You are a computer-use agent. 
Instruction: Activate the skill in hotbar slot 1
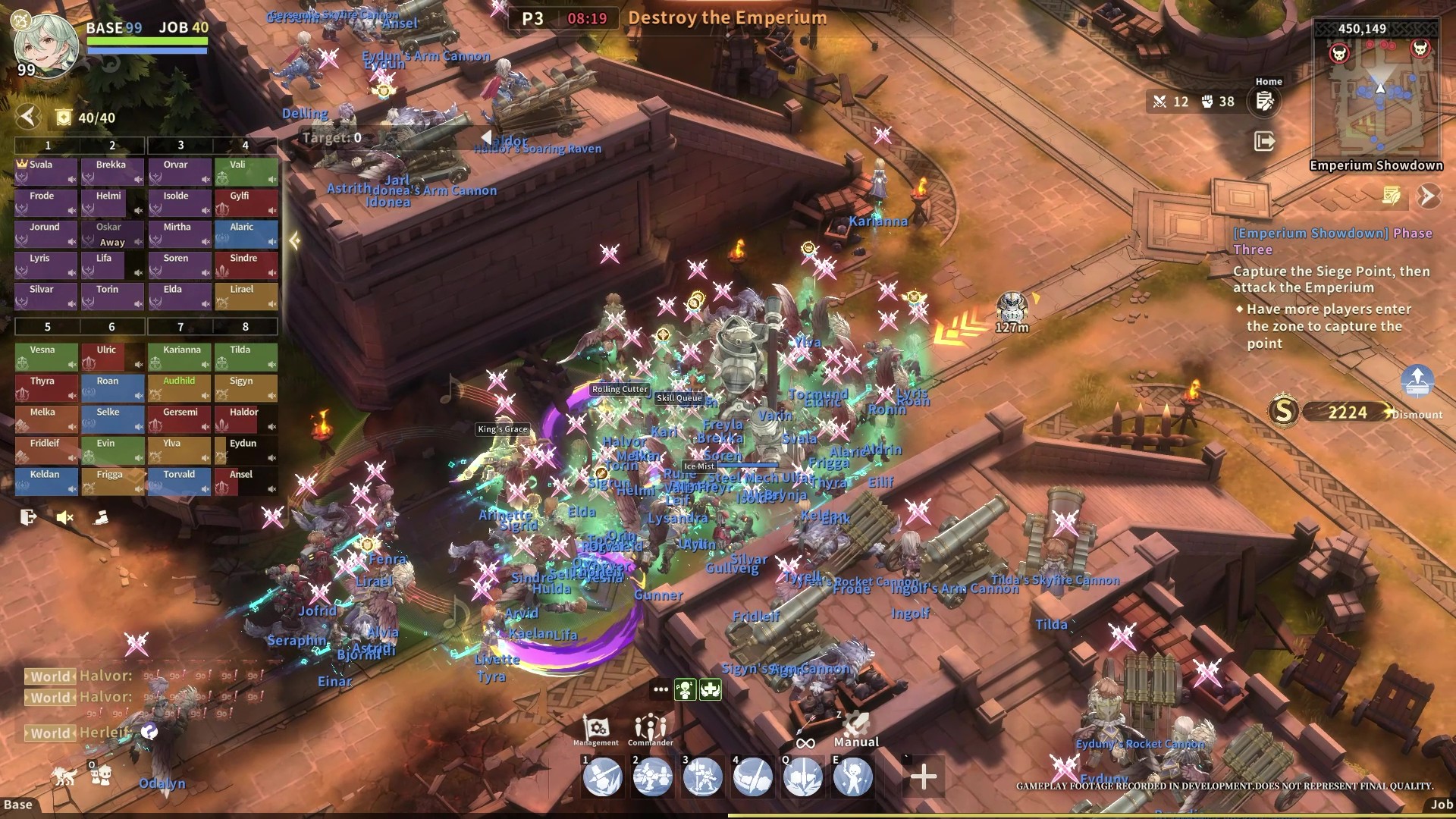tap(602, 777)
